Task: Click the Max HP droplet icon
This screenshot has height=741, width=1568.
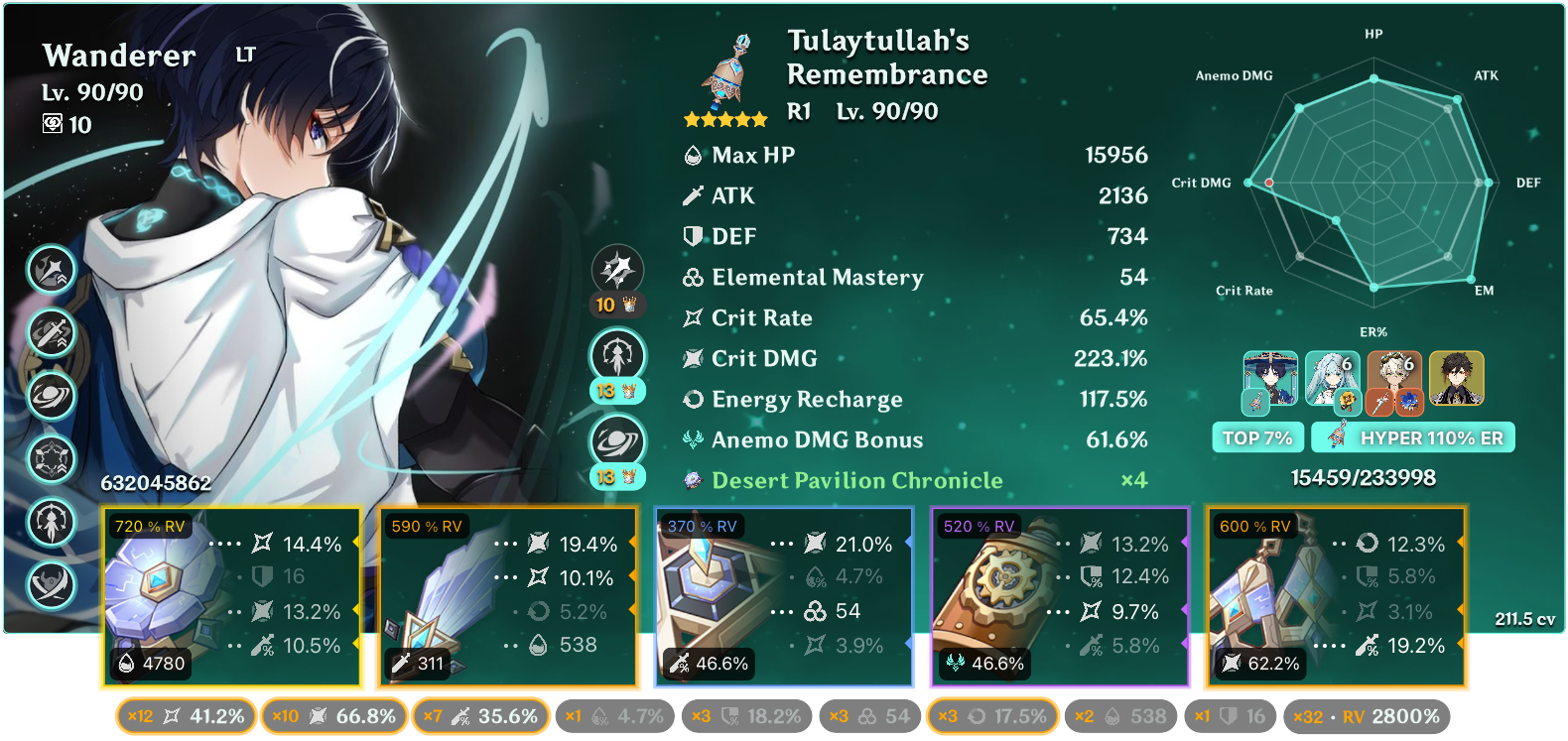Action: pos(693,155)
